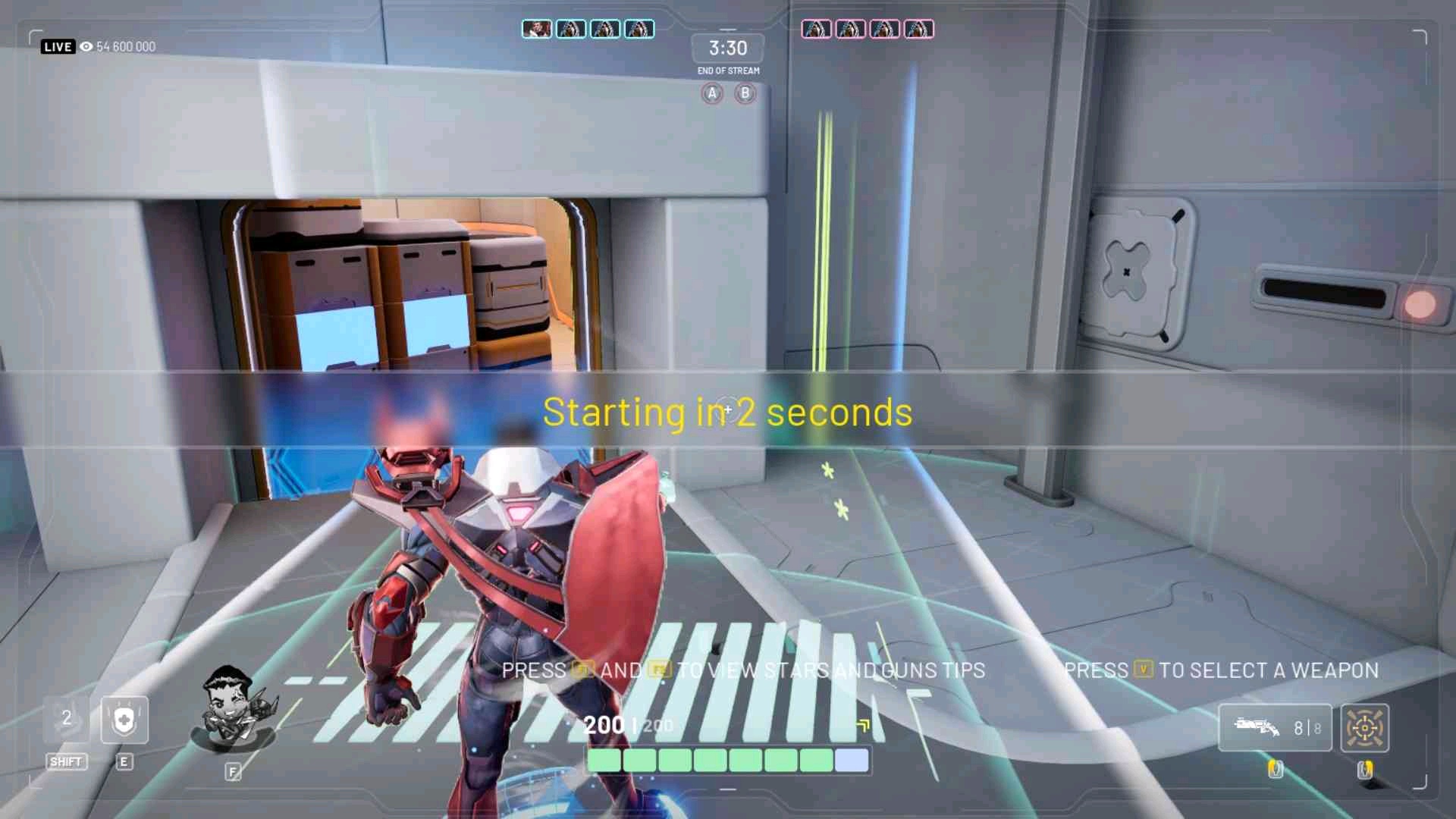The width and height of the screenshot is (1456, 819).
Task: Click the capture point B marker
Action: (745, 93)
